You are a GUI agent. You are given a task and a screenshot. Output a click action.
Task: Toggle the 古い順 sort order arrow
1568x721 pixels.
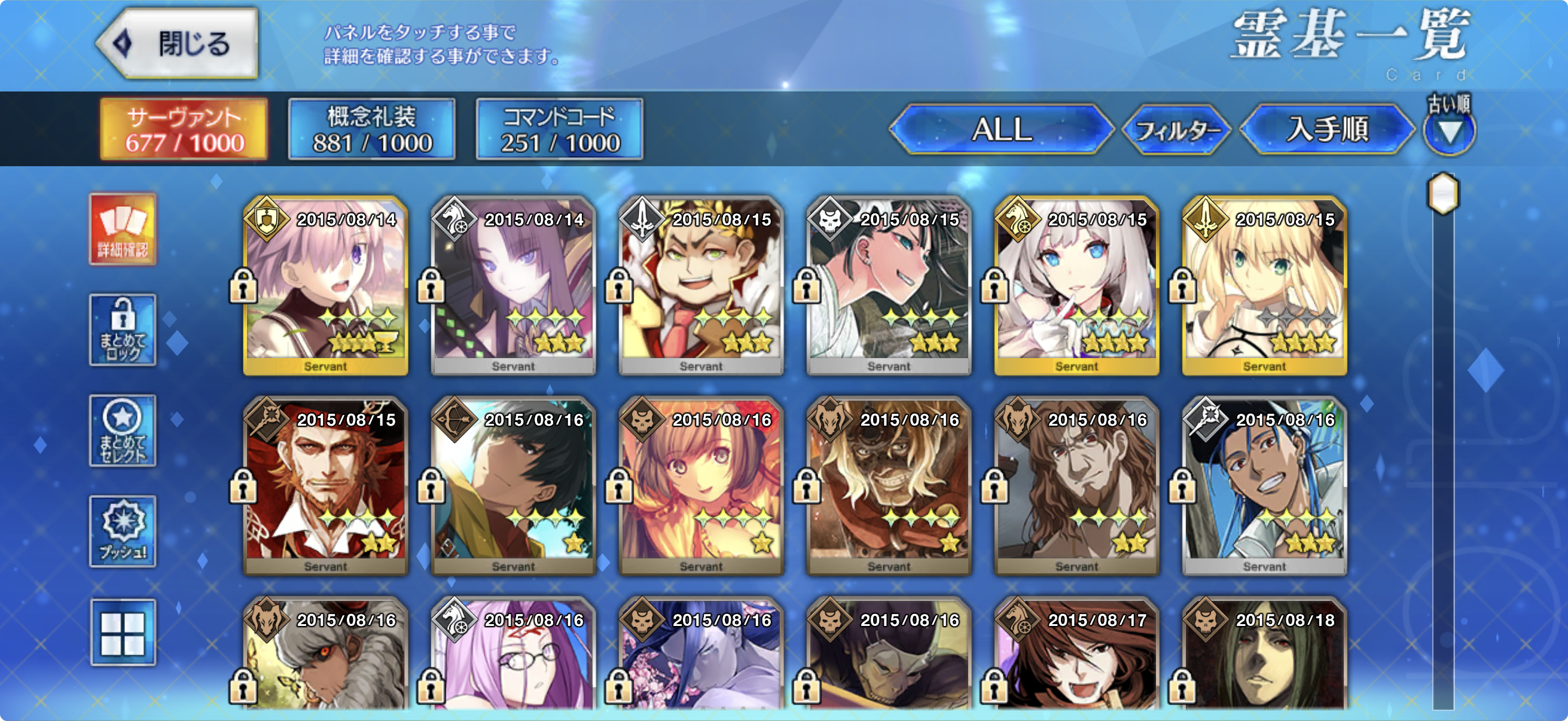coord(1448,131)
